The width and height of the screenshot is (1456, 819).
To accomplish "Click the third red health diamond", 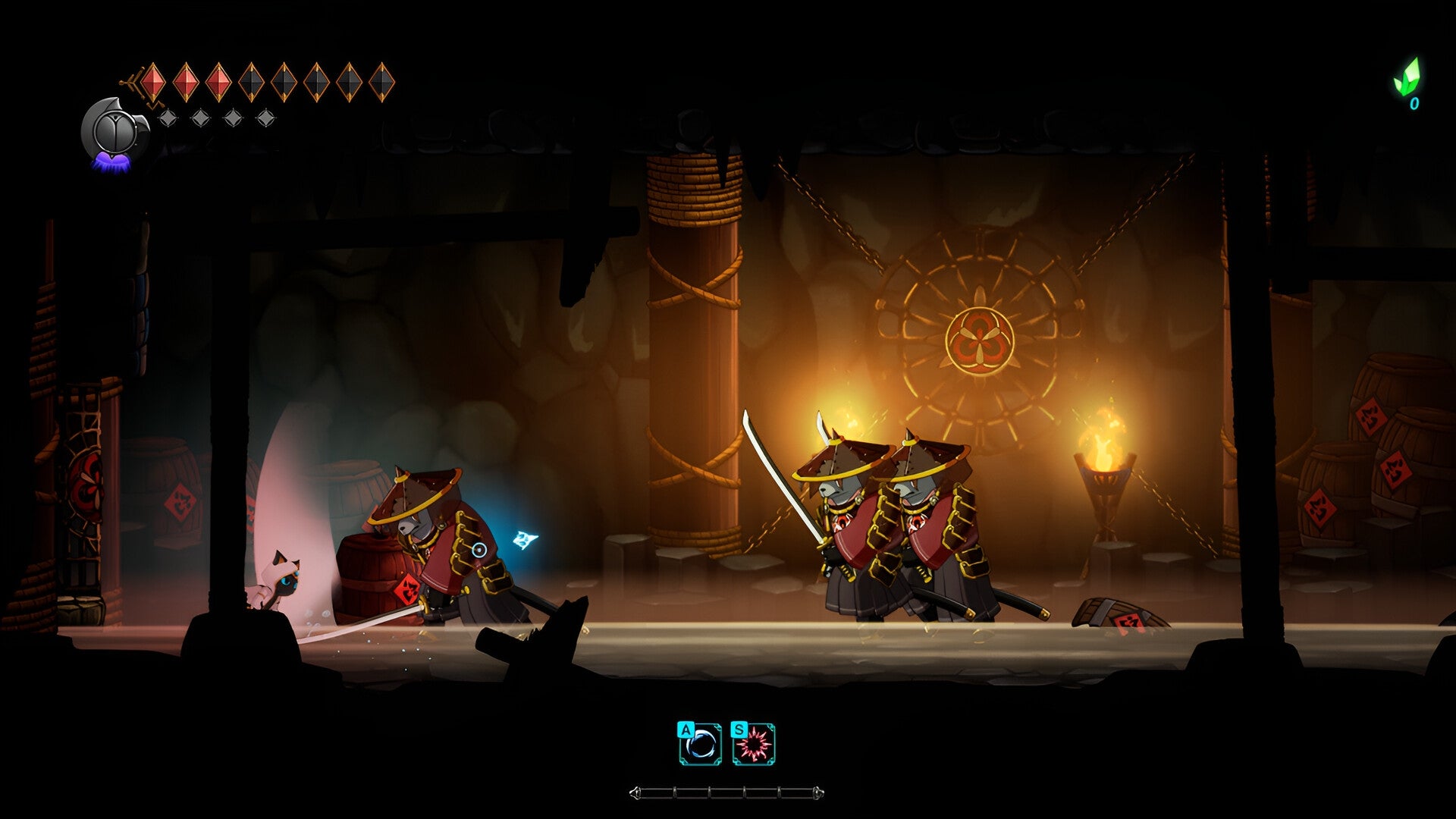I will tap(219, 82).
